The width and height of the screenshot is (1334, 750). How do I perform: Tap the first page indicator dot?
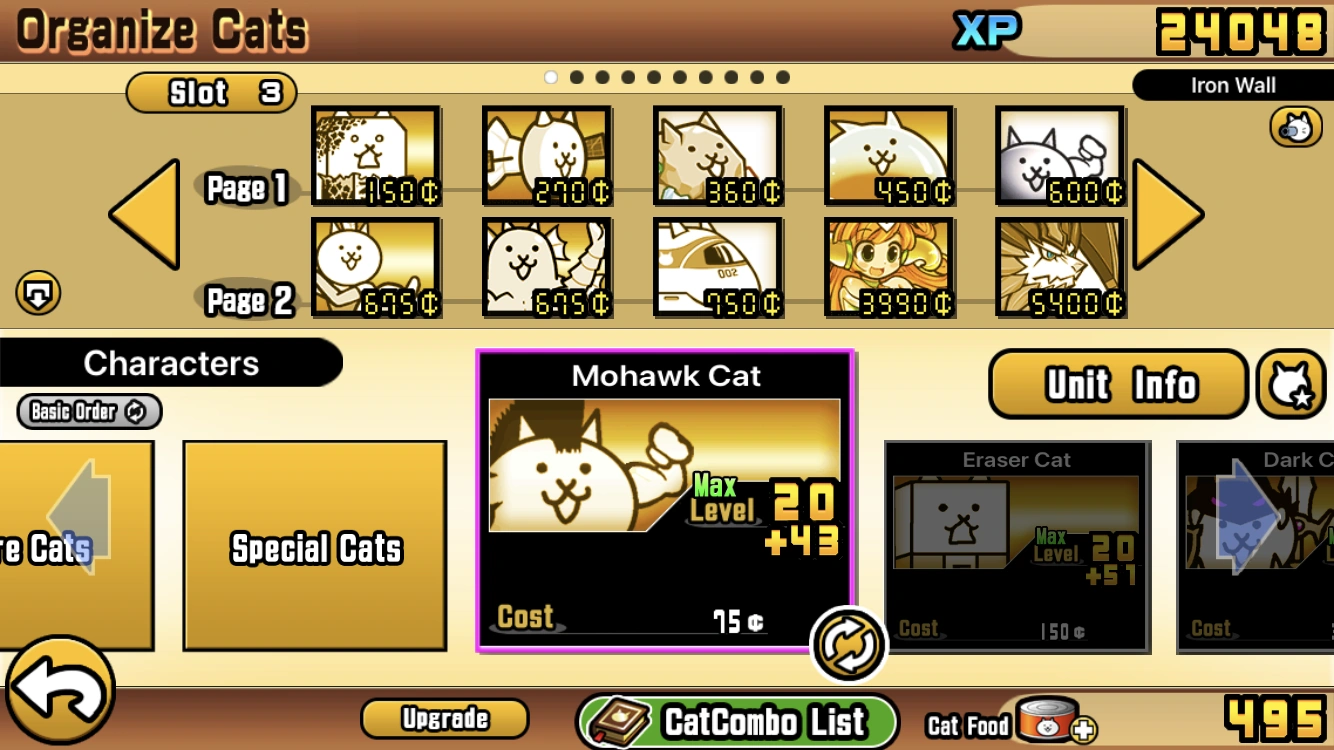pos(551,76)
